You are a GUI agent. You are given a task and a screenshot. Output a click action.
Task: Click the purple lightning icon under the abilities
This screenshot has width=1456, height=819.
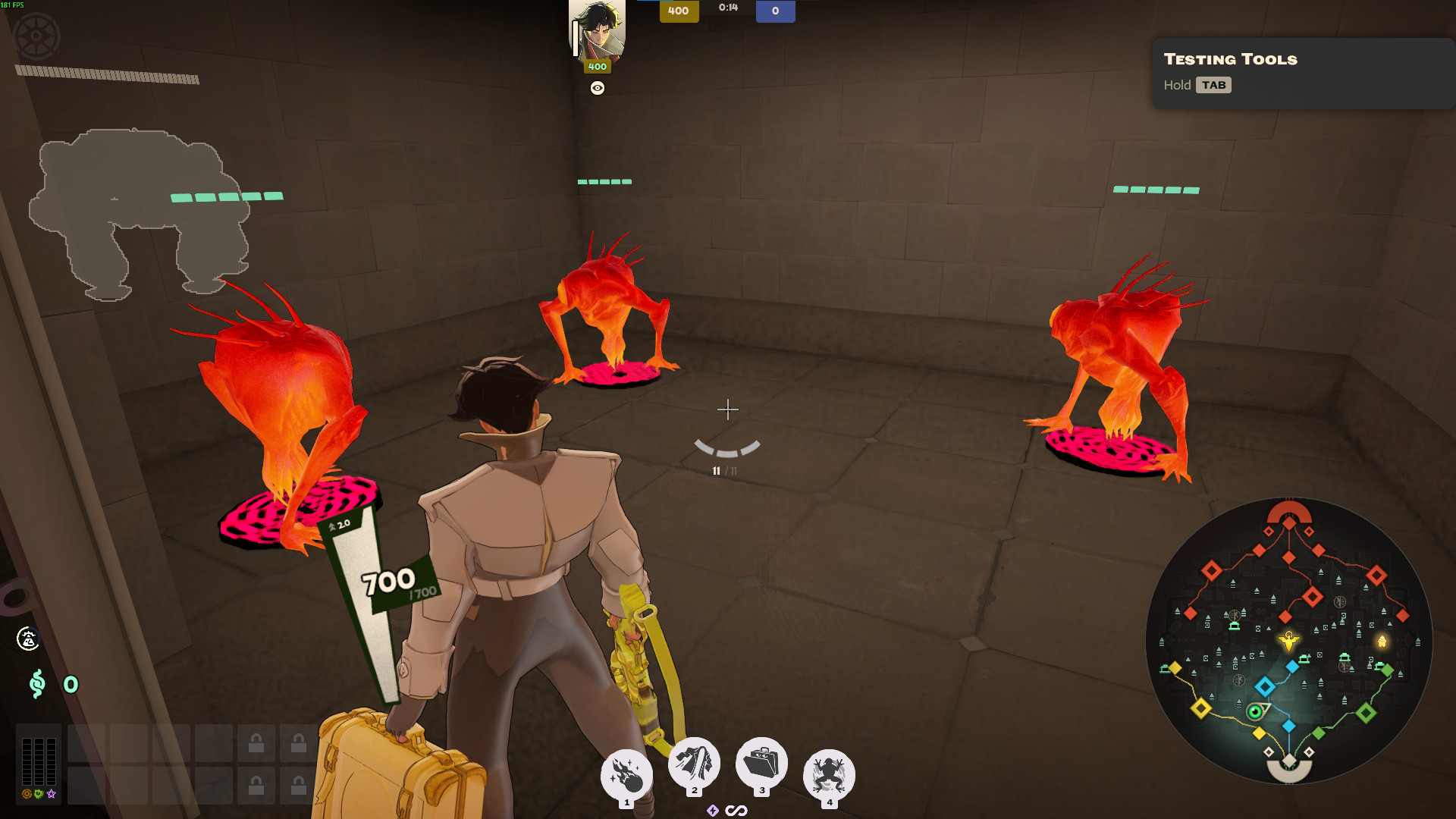point(714,811)
